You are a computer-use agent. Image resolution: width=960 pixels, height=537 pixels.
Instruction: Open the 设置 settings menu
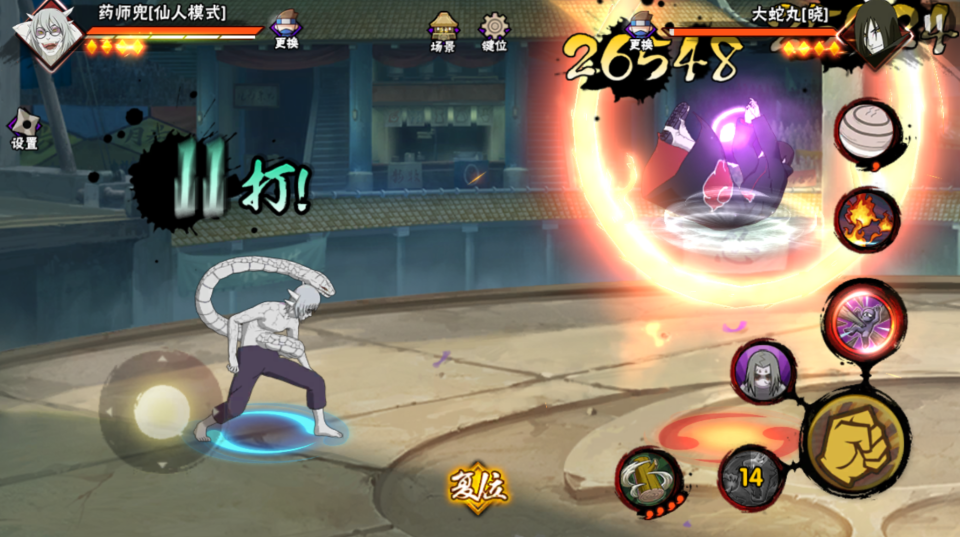(x=24, y=129)
